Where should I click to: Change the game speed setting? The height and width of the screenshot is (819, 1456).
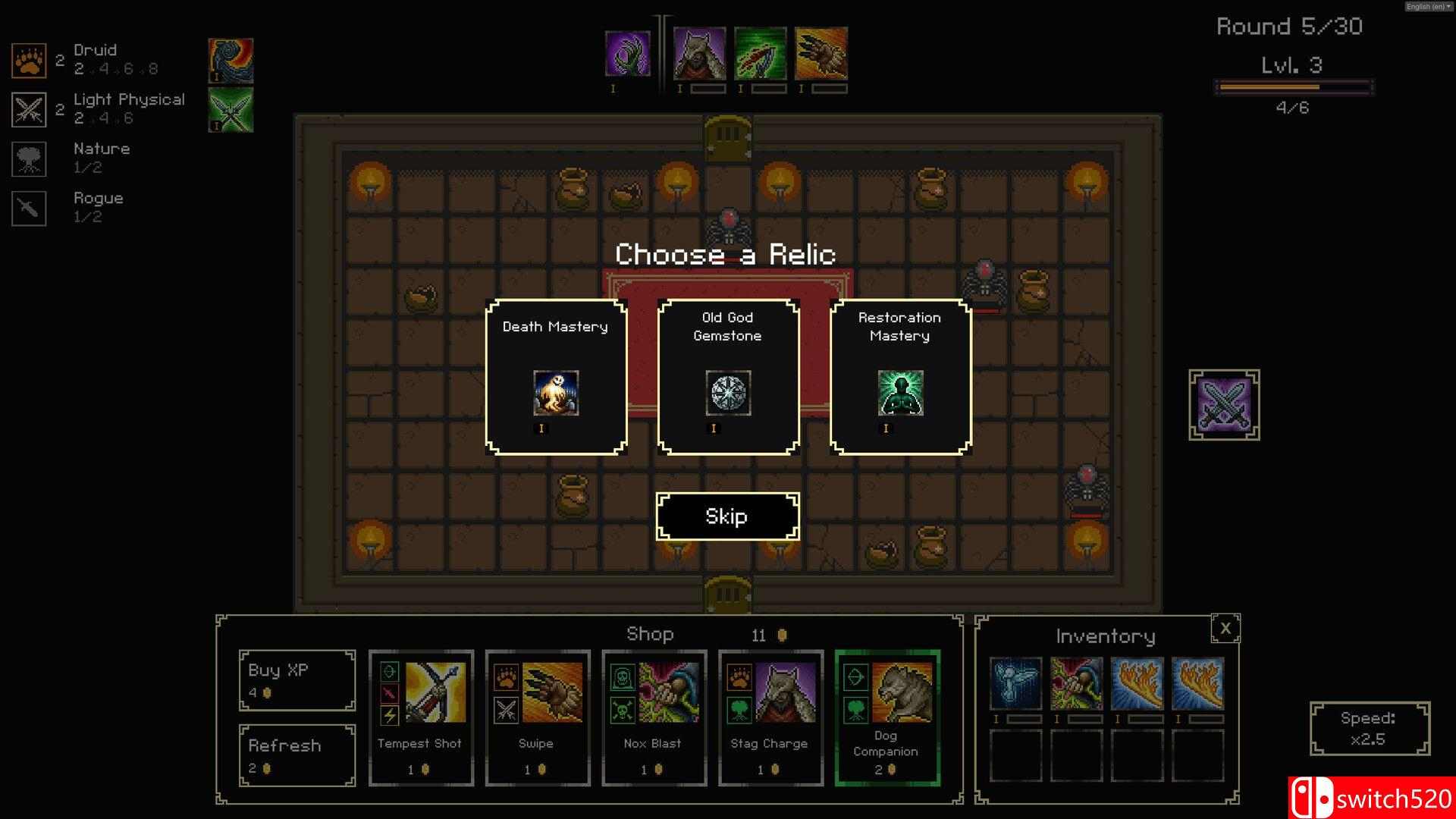[1369, 729]
